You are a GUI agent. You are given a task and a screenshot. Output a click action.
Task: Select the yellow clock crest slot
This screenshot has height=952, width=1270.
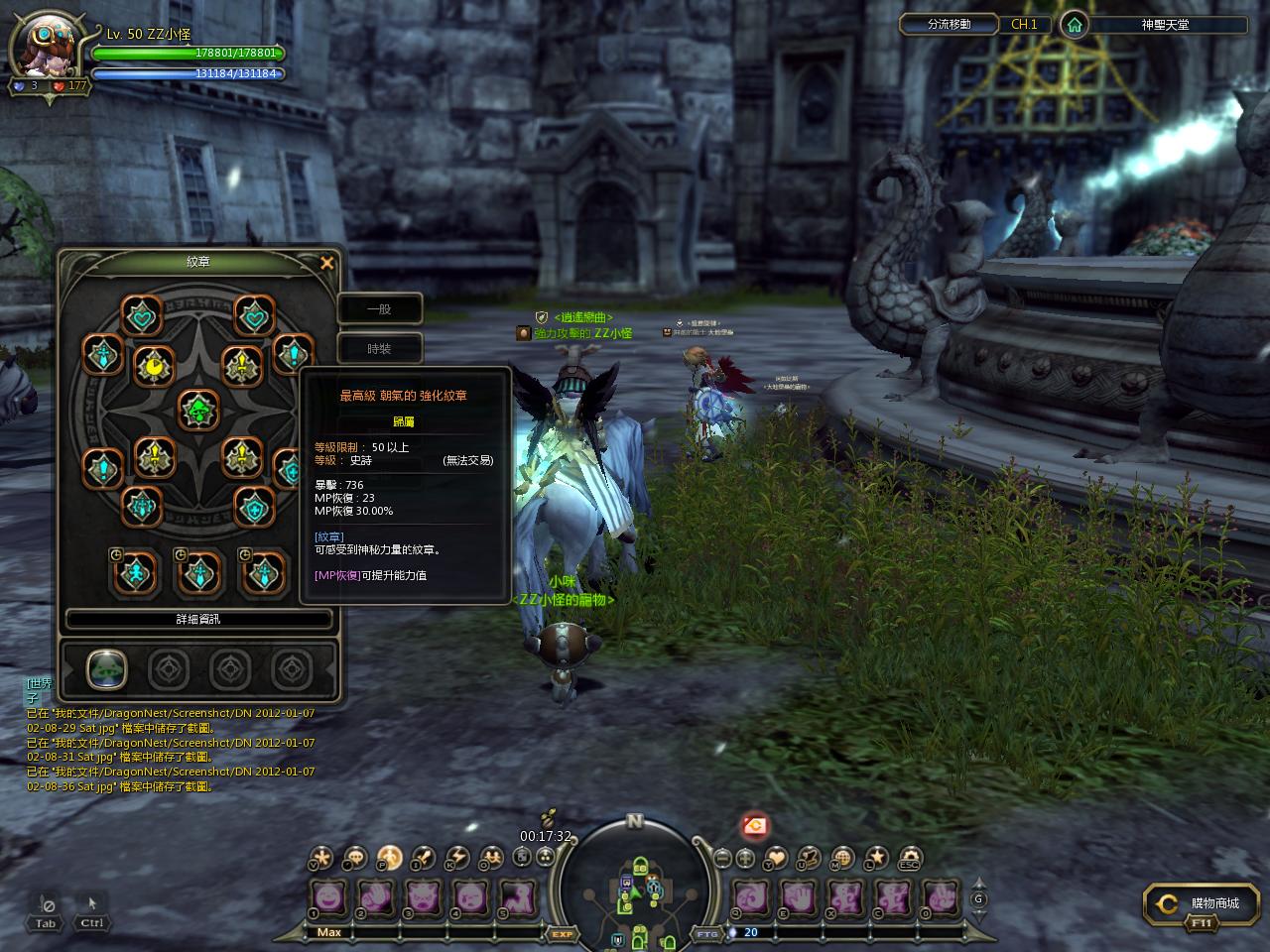click(x=154, y=367)
